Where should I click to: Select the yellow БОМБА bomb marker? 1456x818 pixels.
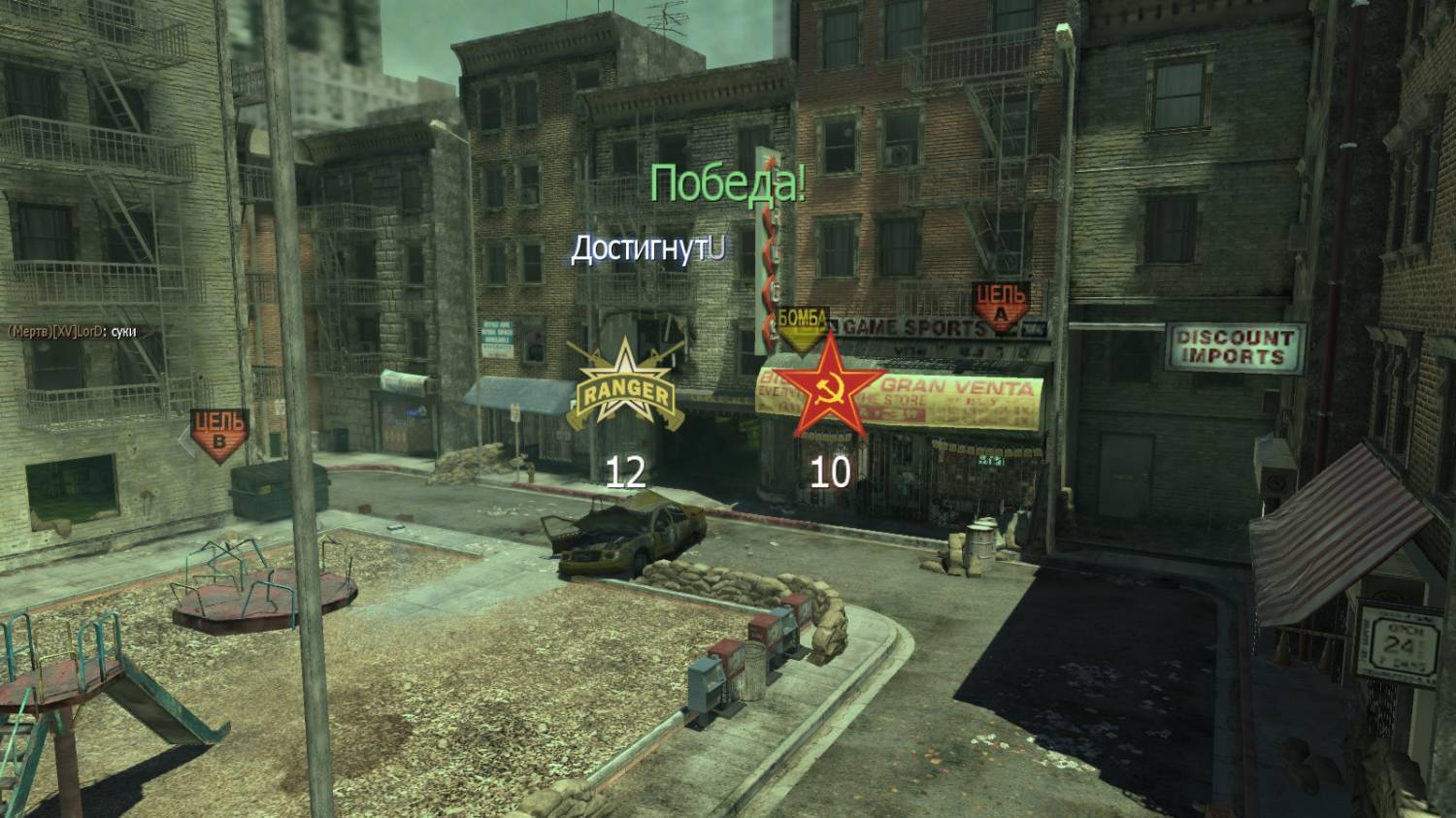point(803,325)
